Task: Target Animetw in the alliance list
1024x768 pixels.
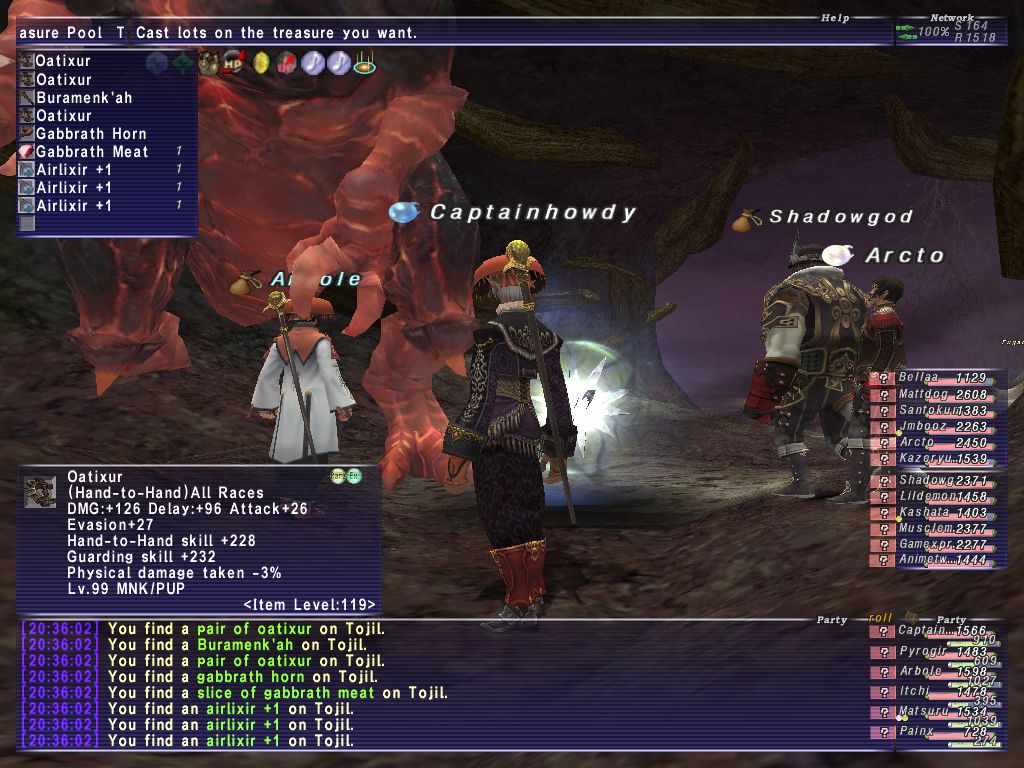Action: [935, 561]
